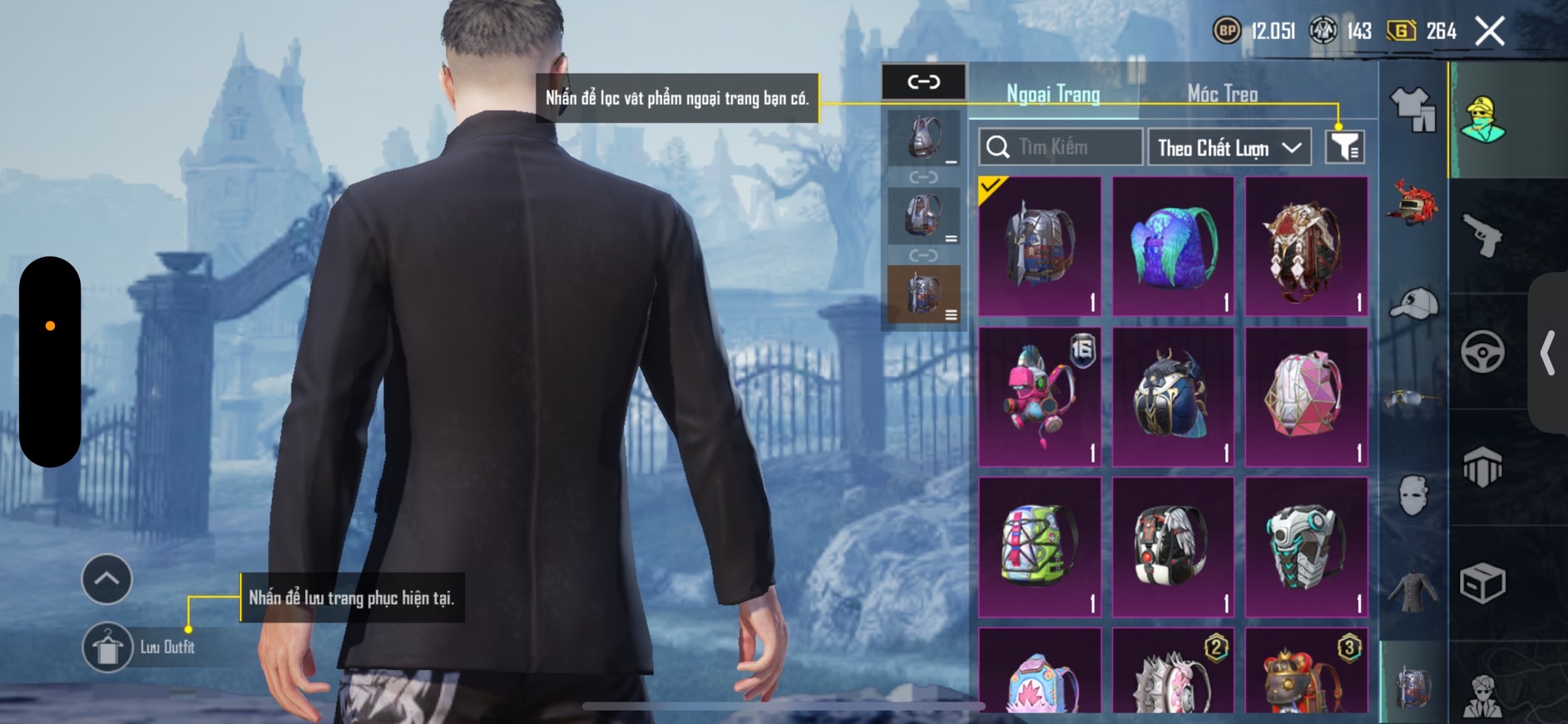The height and width of the screenshot is (724, 1568).
Task: Open the Theo Chất Lượng sort dropdown
Action: pos(1229,148)
